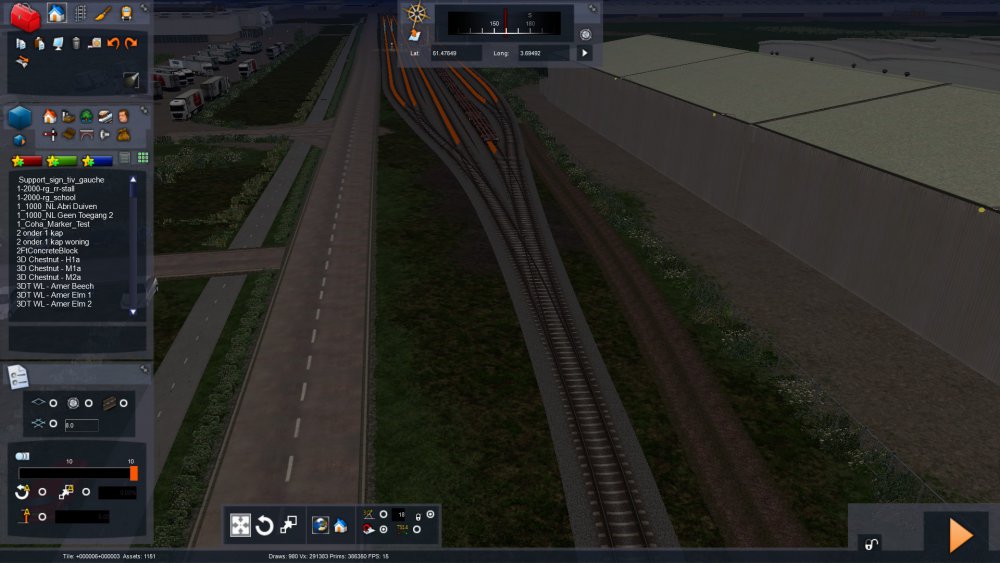Switch to the paintbrush terrain tools

104,13
